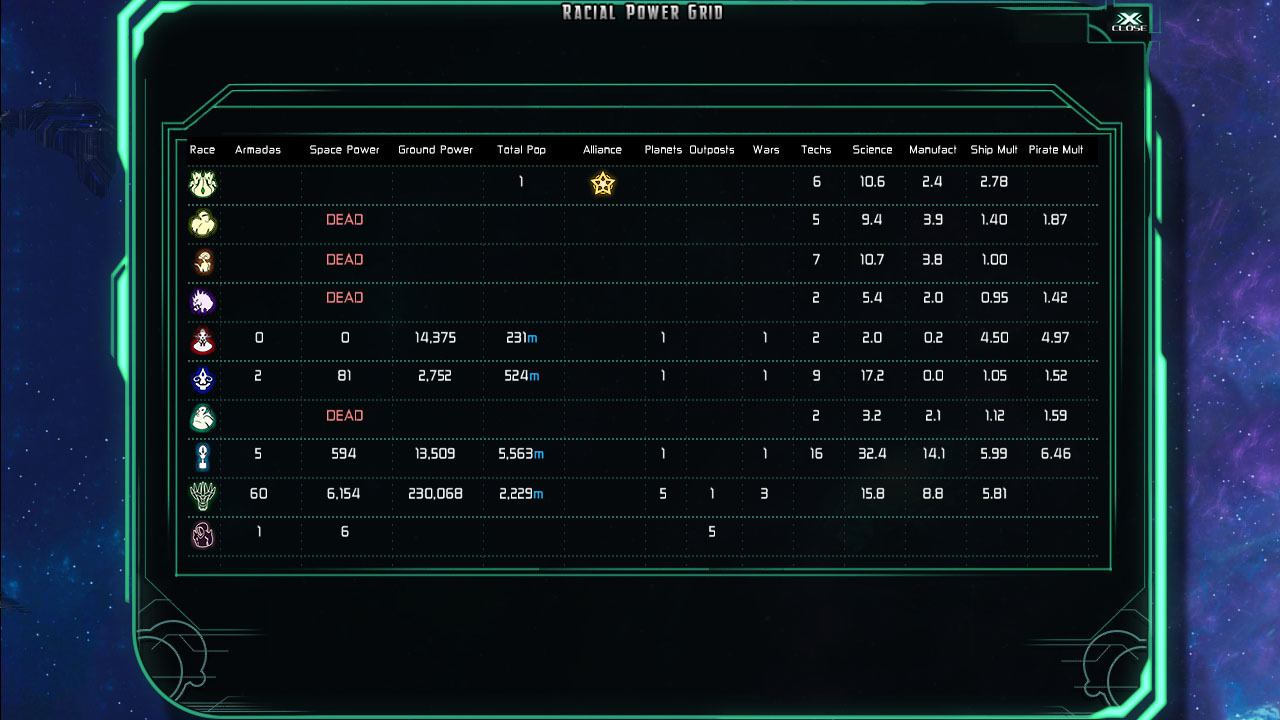Viewport: 1280px width, 720px height.
Task: Select the green skeletal dragon race icon
Action: click(203, 494)
